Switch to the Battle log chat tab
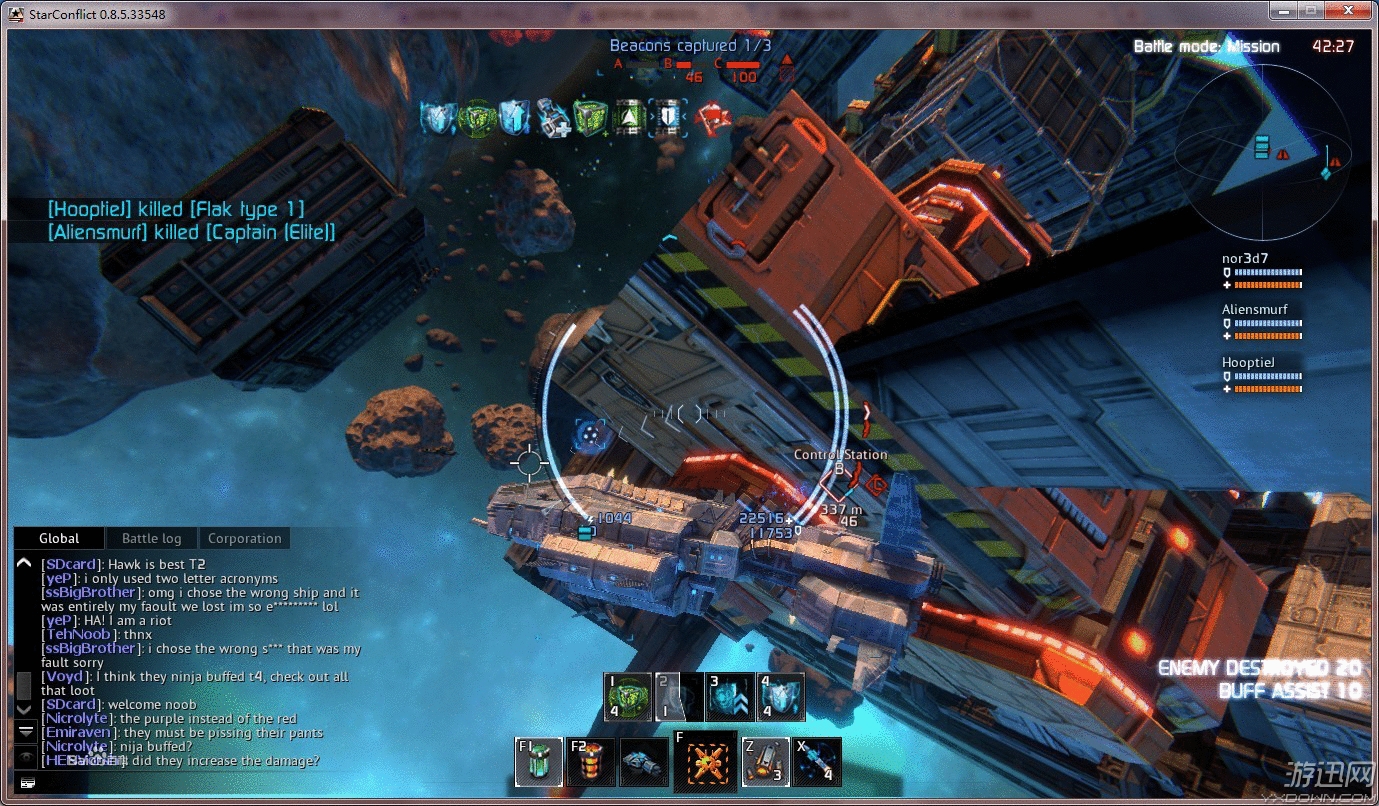This screenshot has width=1379, height=806. (x=152, y=538)
